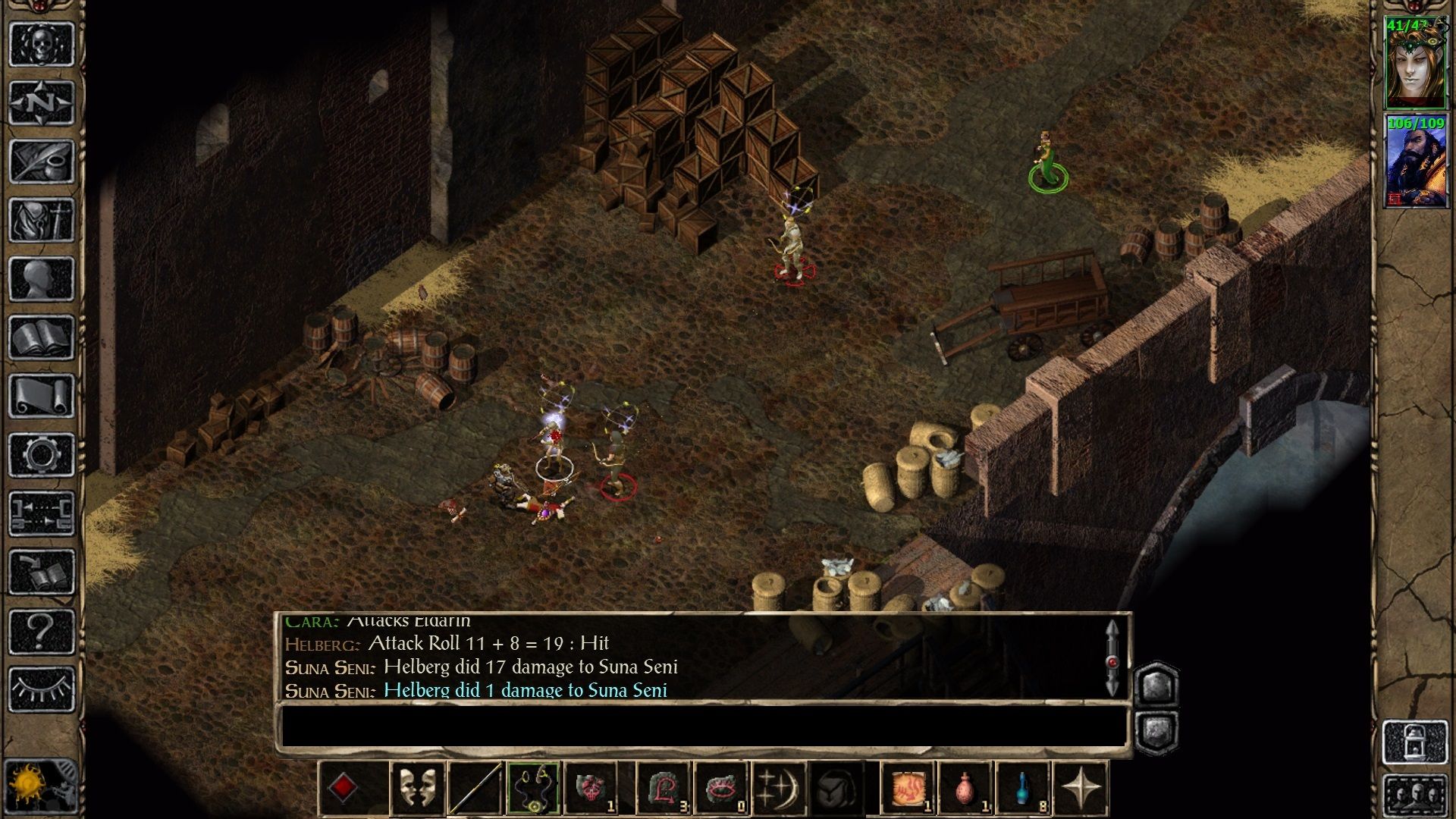Open the skull main menu button
This screenshot has width=1456, height=819.
coord(42,44)
